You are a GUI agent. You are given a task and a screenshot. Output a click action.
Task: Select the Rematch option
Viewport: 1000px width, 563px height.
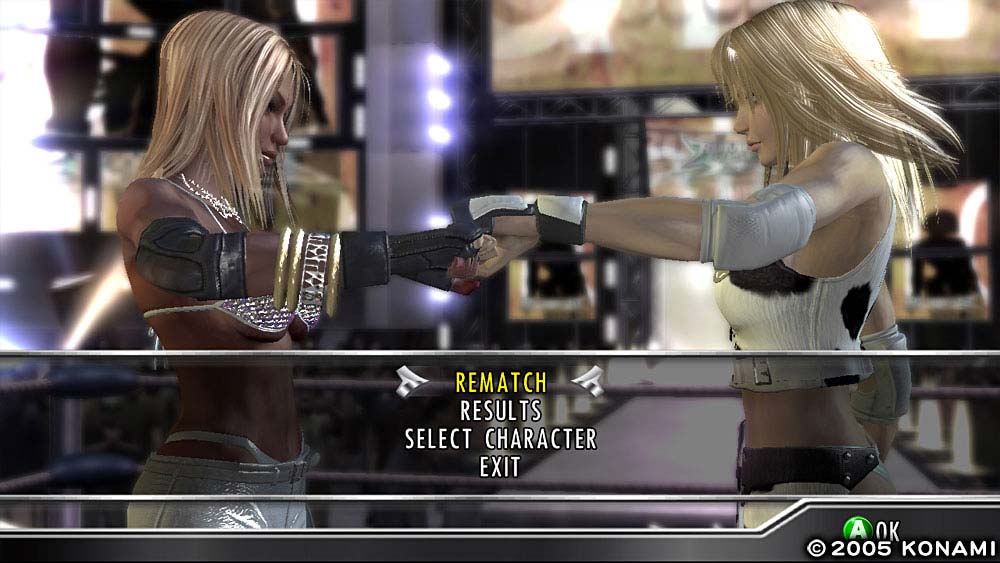pyautogui.click(x=501, y=382)
